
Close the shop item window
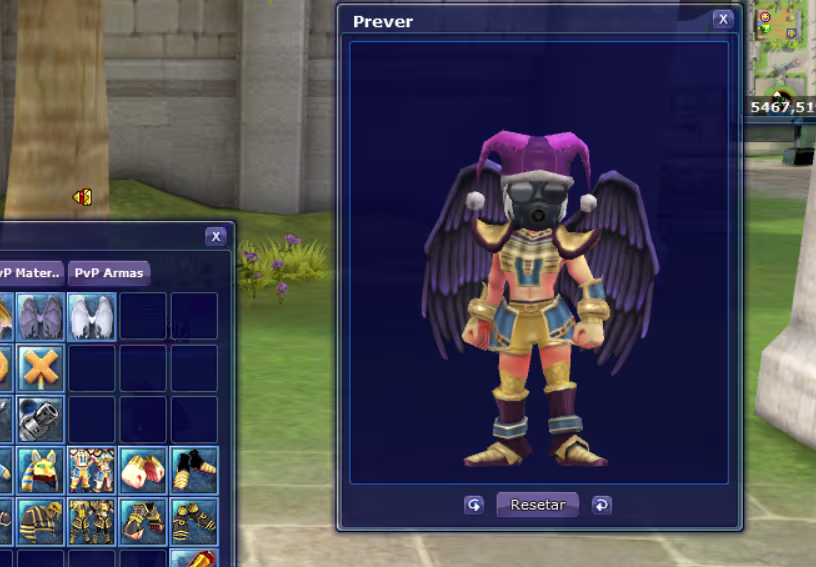click(x=215, y=237)
